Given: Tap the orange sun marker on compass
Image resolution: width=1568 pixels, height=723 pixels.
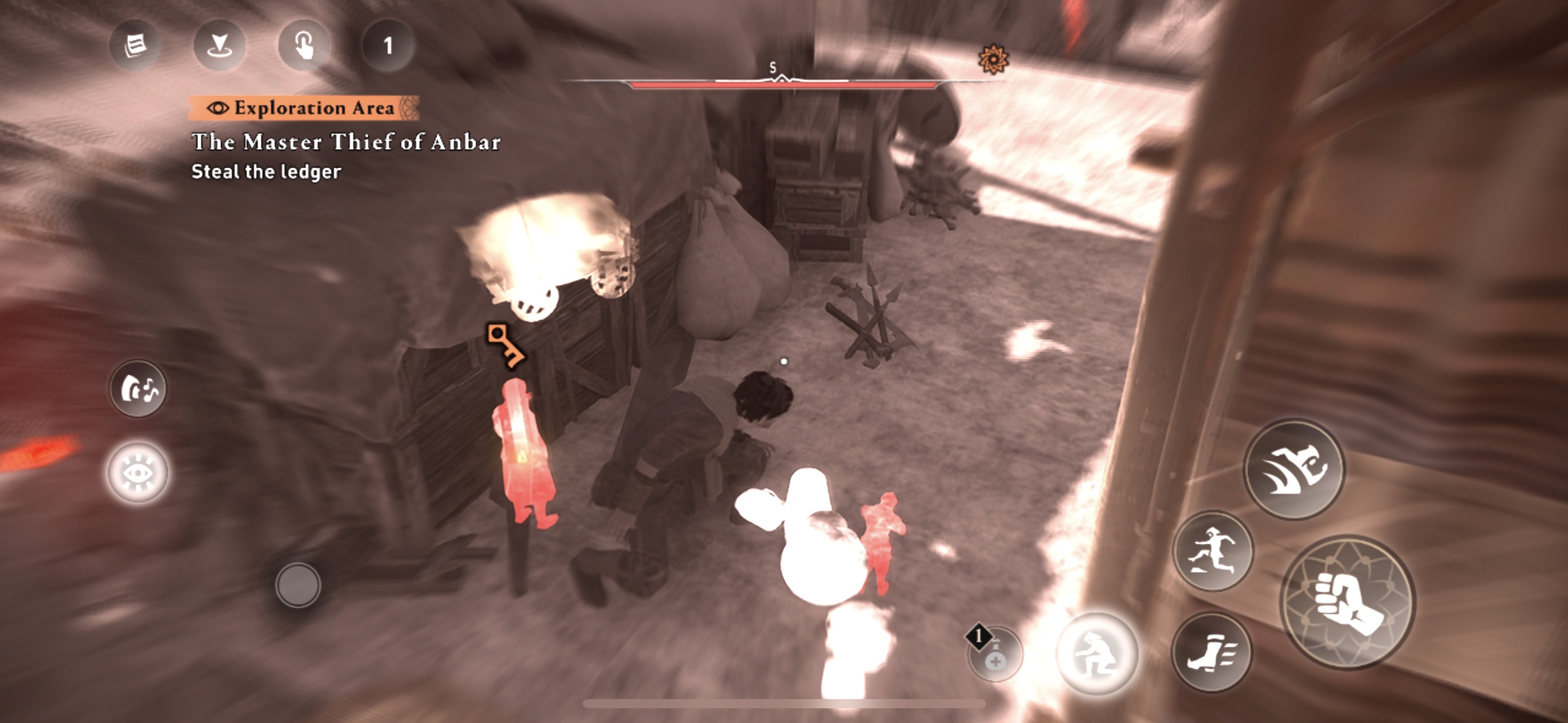Looking at the screenshot, I should coord(993,59).
